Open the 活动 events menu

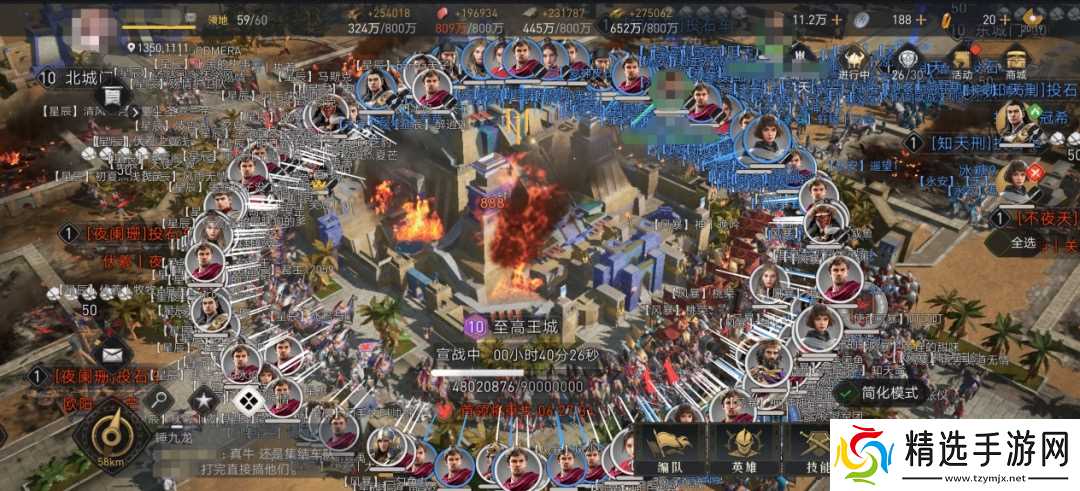click(x=961, y=60)
